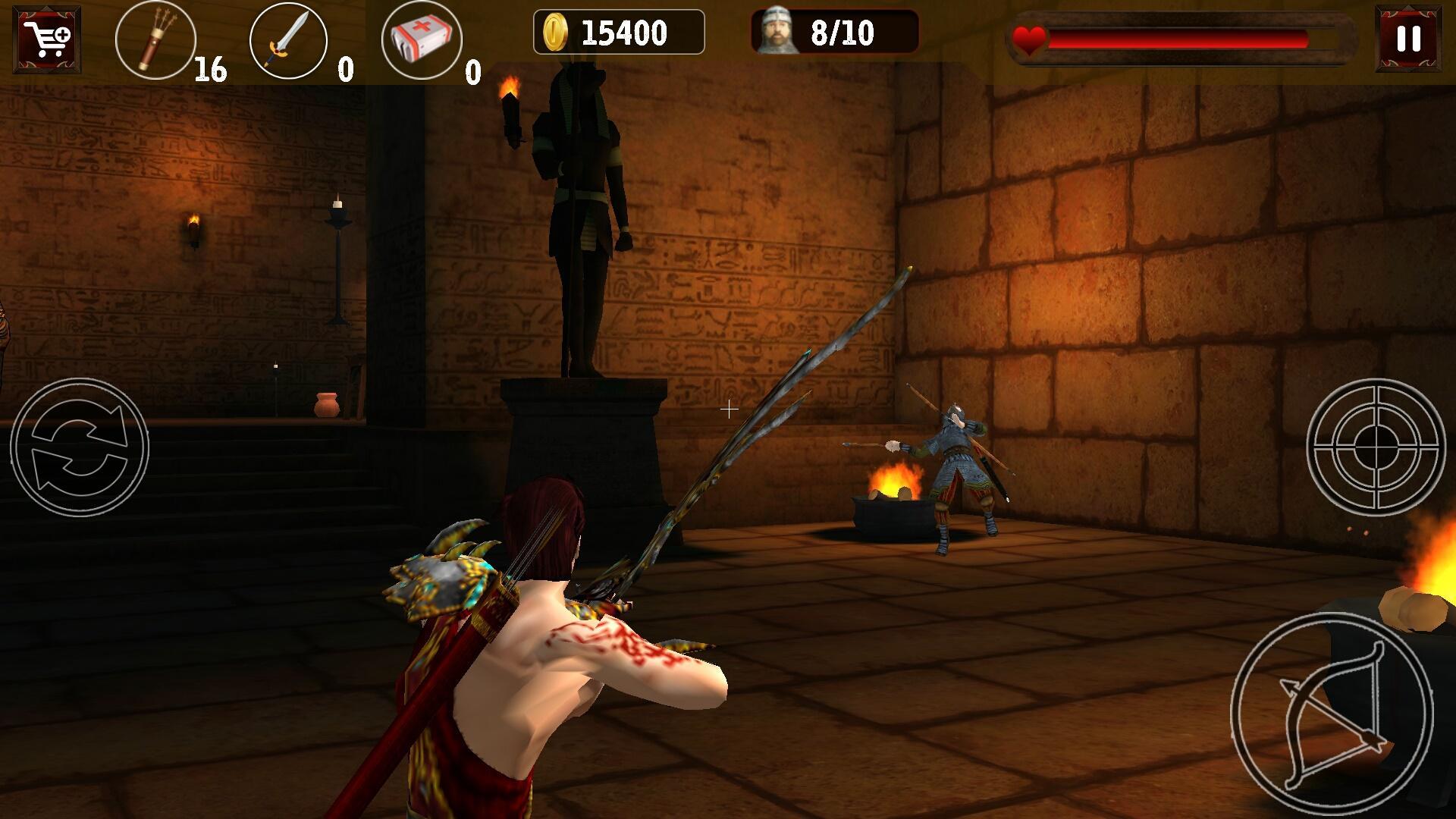Activate the crosshair aim button
This screenshot has width=1456, height=819.
pos(1376,447)
